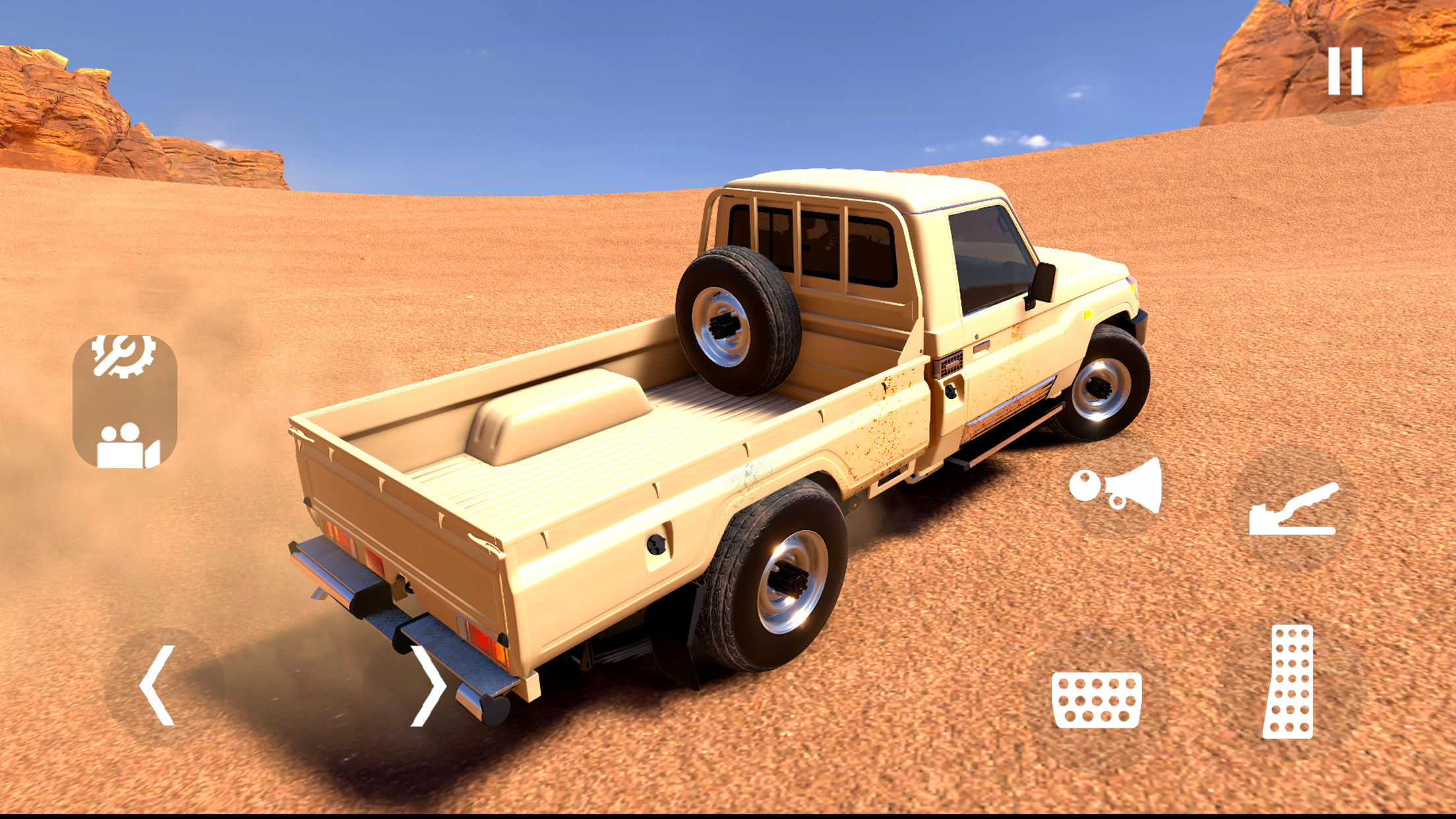The width and height of the screenshot is (1456, 819).
Task: Honk the horn
Action: pyautogui.click(x=1116, y=487)
